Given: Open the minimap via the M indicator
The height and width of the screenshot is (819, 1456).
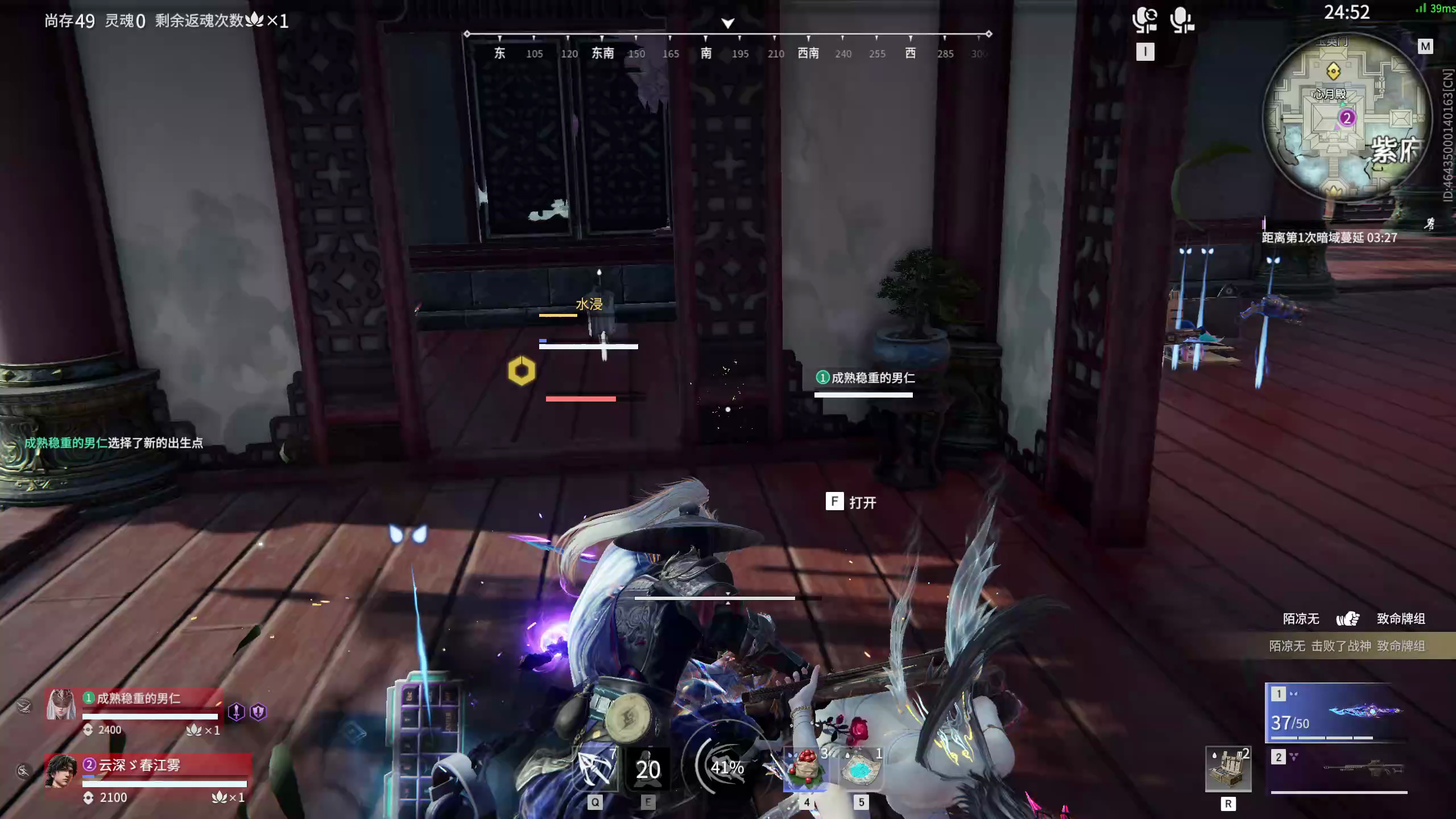Looking at the screenshot, I should pyautogui.click(x=1426, y=46).
